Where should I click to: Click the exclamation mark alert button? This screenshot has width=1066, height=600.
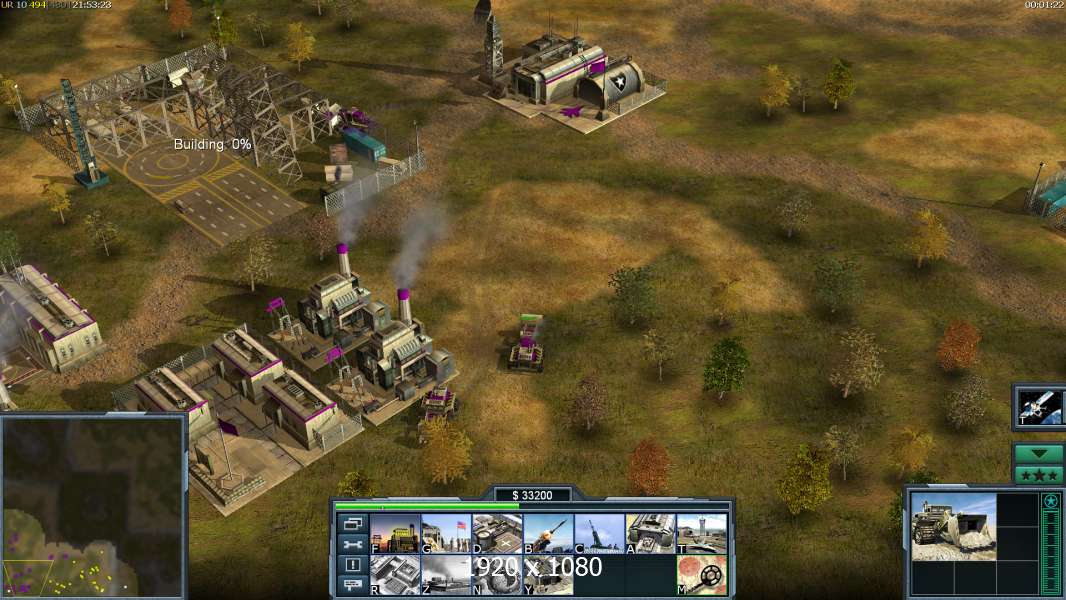pos(352,565)
